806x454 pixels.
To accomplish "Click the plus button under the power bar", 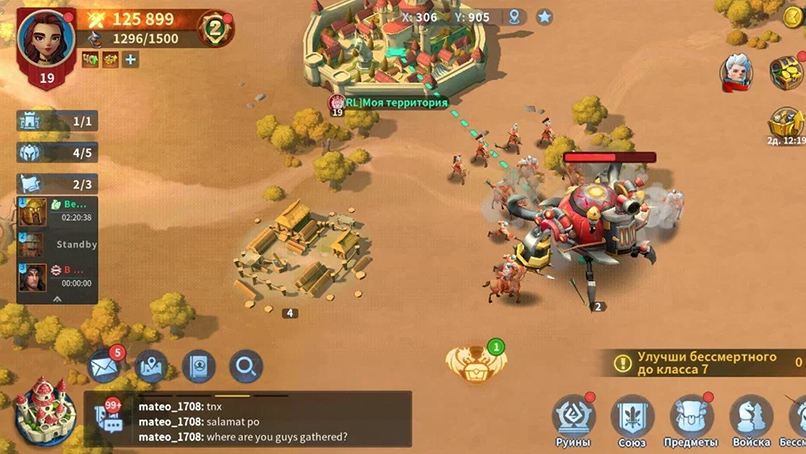I will (x=131, y=60).
